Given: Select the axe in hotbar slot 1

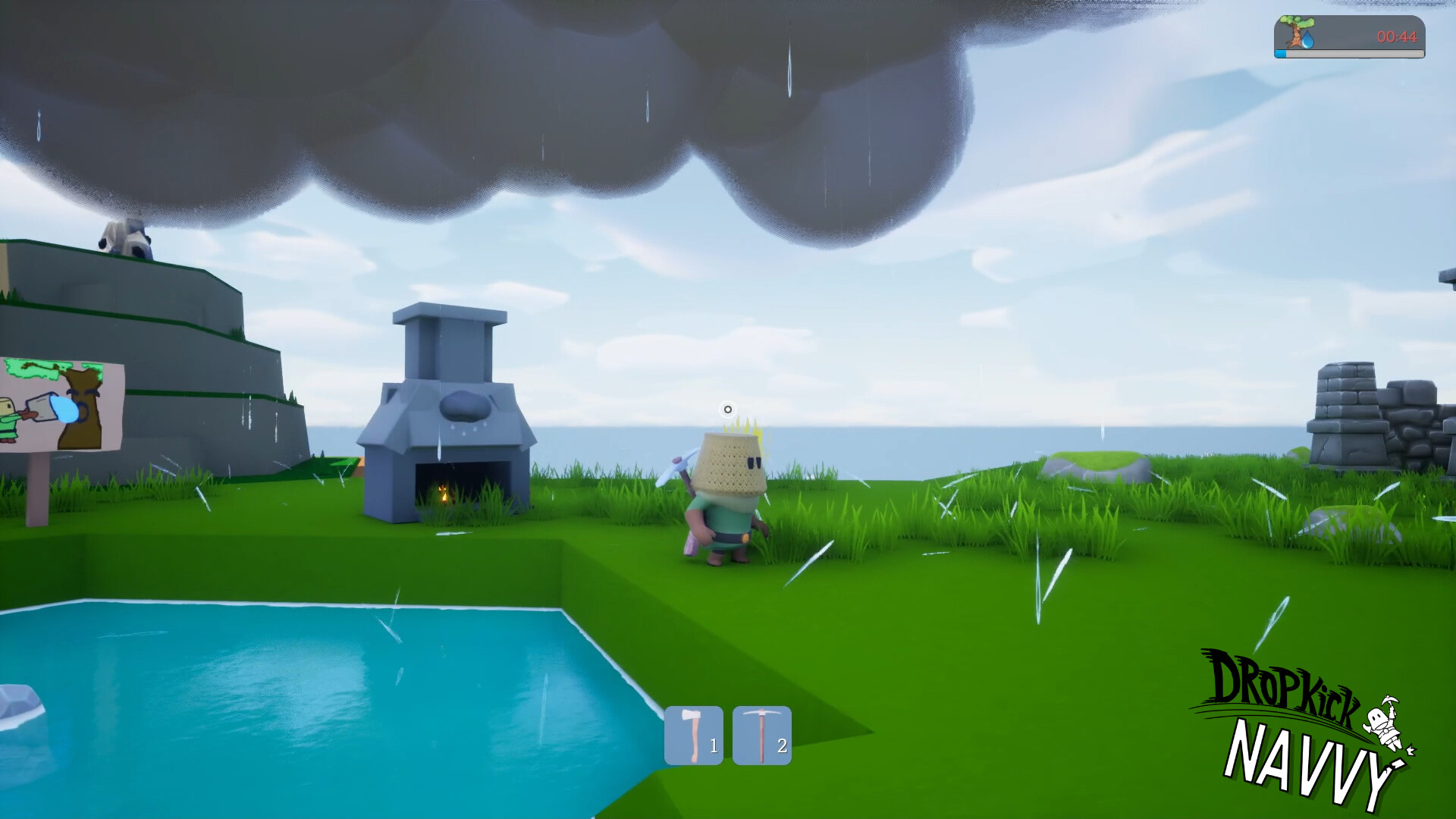Looking at the screenshot, I should (x=693, y=733).
